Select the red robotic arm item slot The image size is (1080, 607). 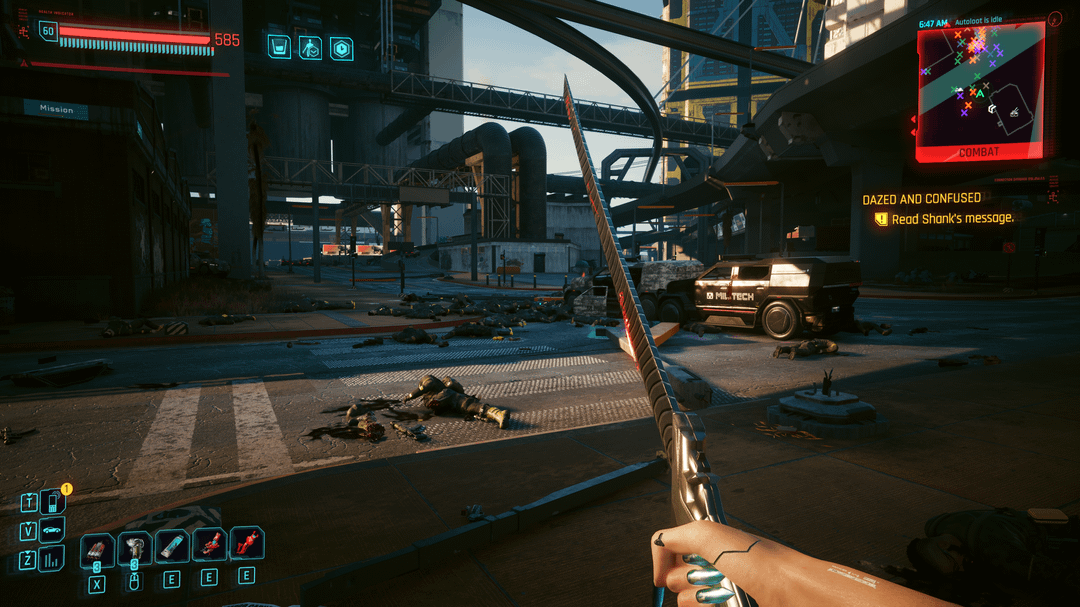tap(209, 545)
